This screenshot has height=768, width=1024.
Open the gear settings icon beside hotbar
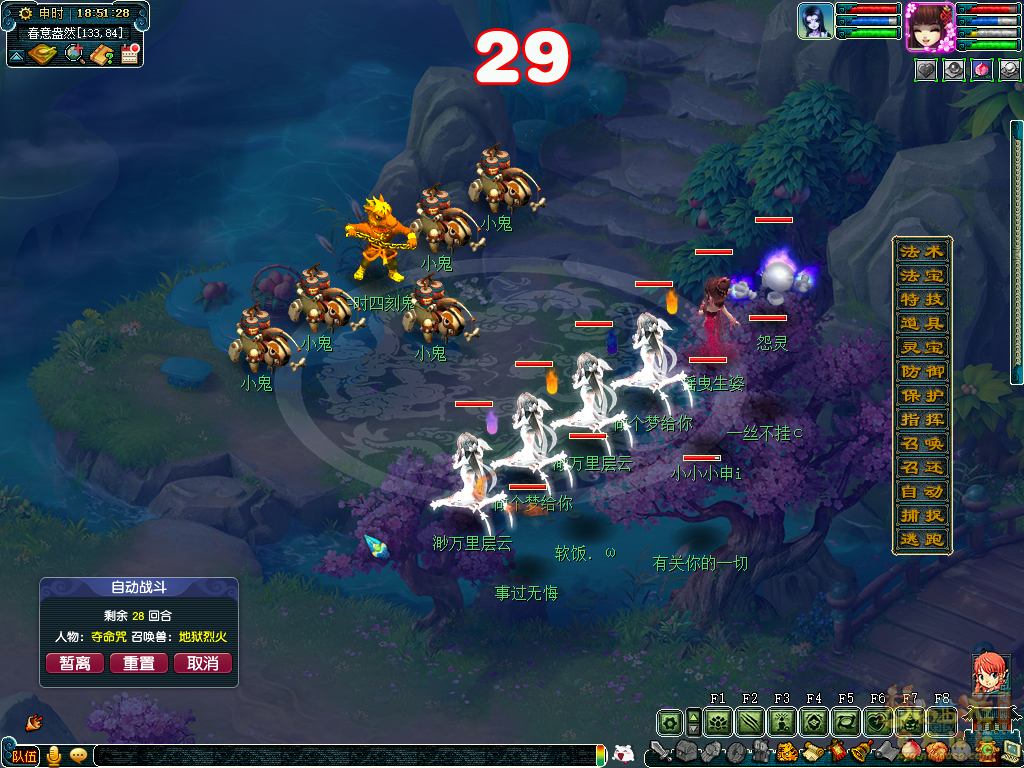coord(669,721)
